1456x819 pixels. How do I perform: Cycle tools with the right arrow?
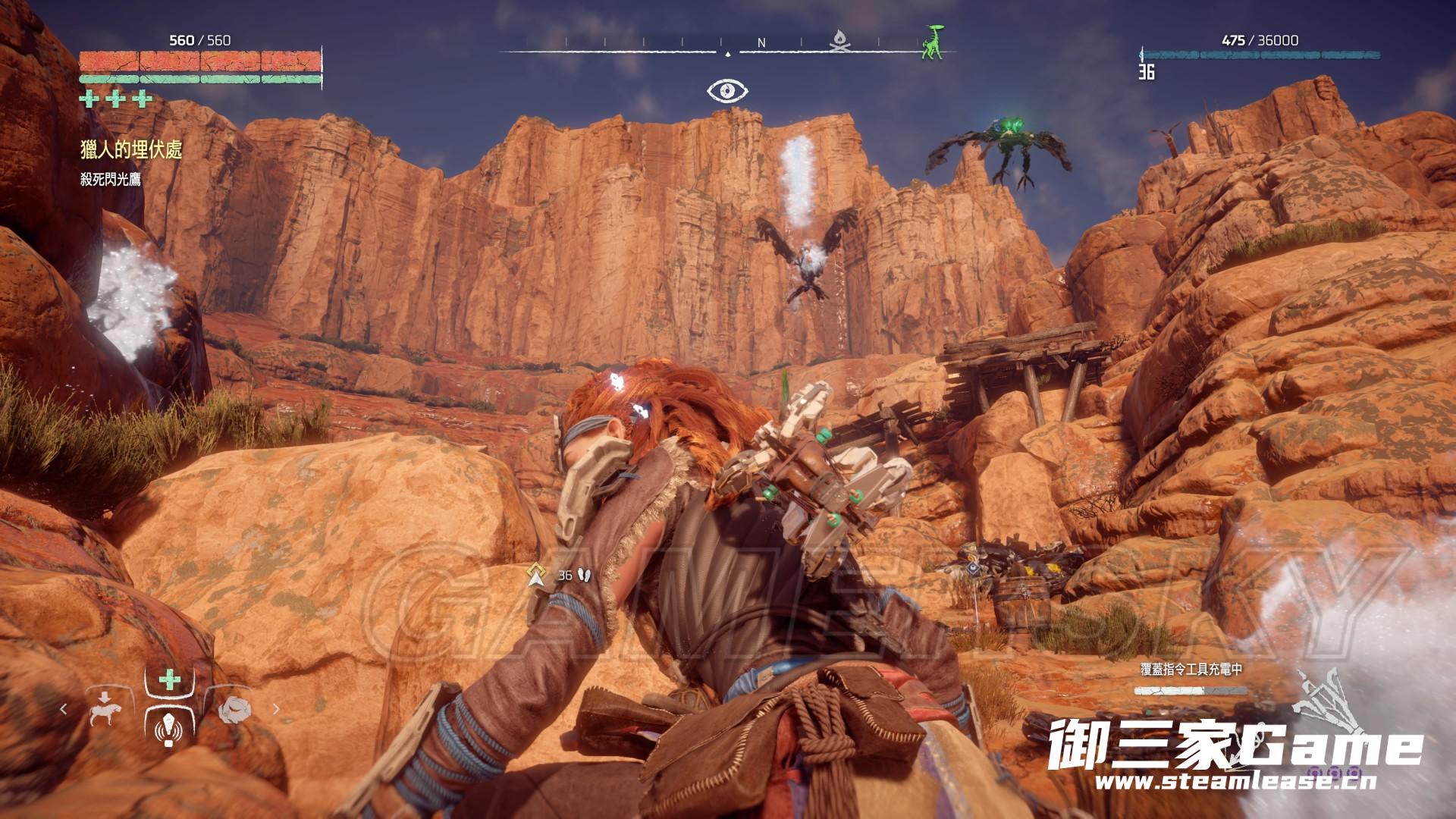click(x=276, y=709)
